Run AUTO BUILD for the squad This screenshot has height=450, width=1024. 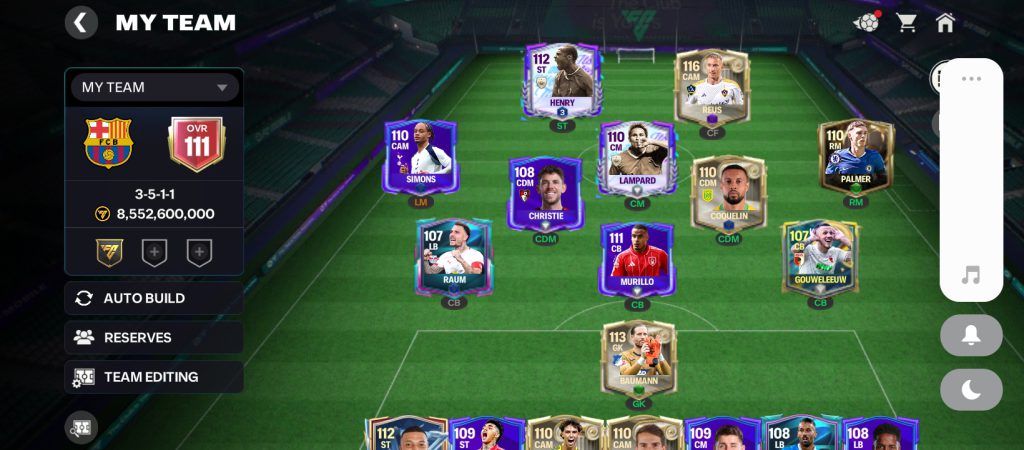tap(154, 298)
